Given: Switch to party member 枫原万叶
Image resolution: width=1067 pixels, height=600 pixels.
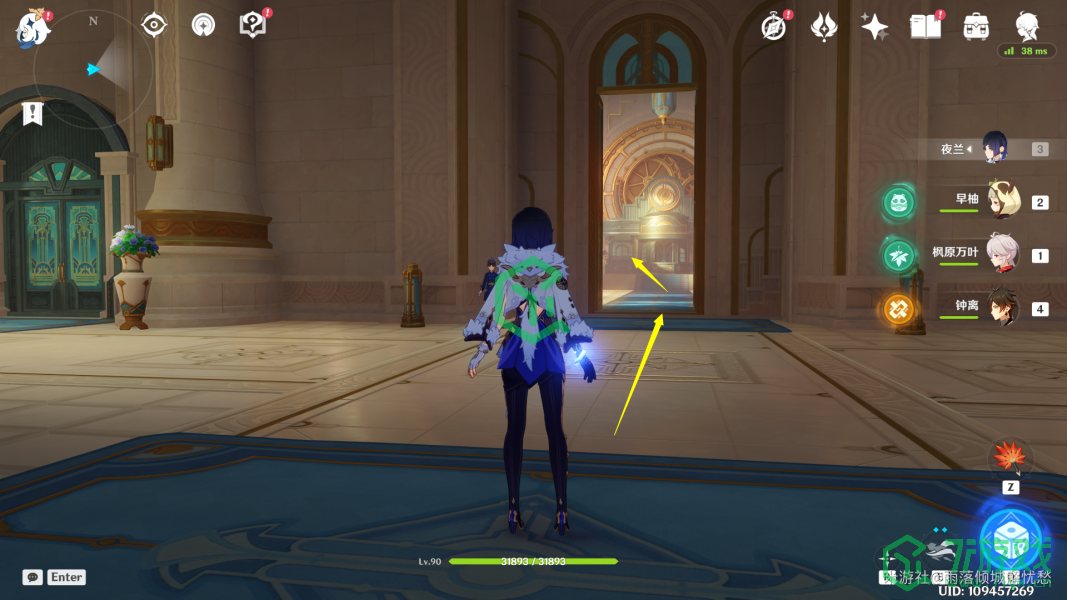Looking at the screenshot, I should pyautogui.click(x=1001, y=254).
